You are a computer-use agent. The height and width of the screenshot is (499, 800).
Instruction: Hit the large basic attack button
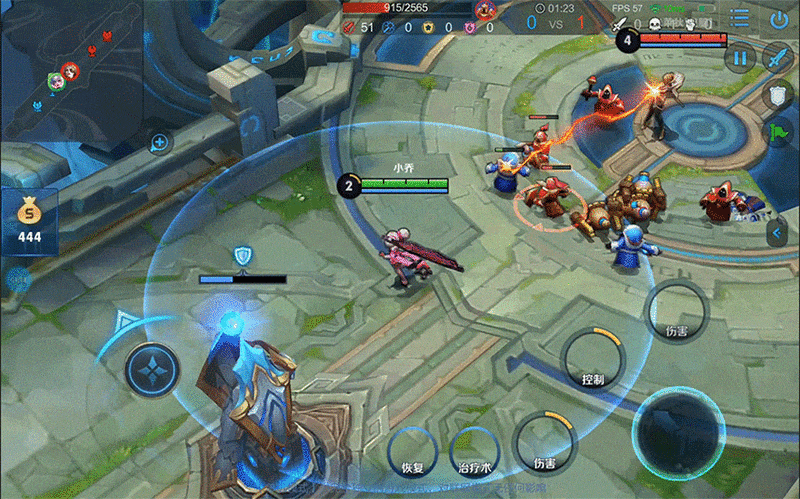click(x=680, y=431)
